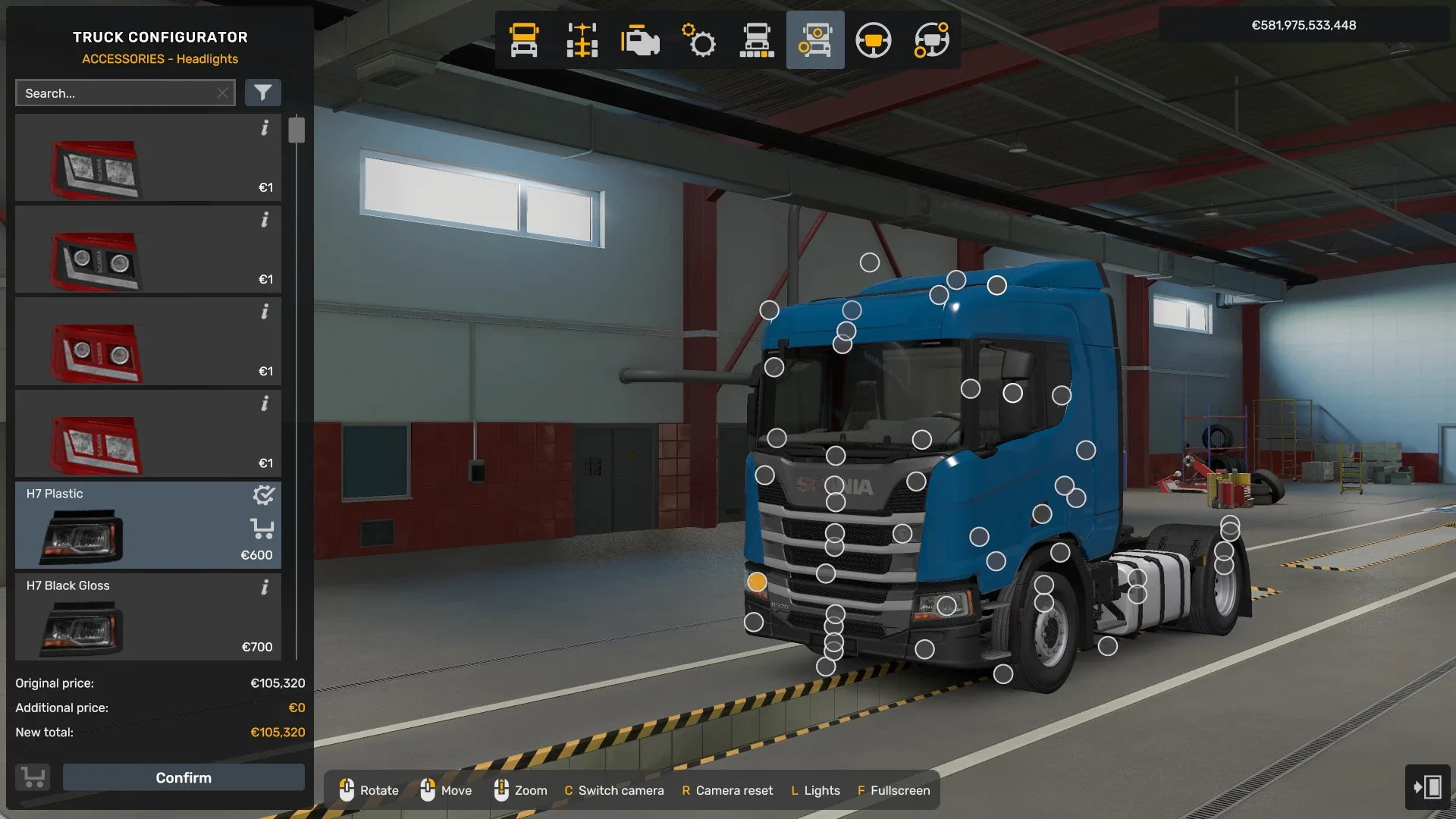
Task: Open the Transmission gears icon
Action: [698, 40]
